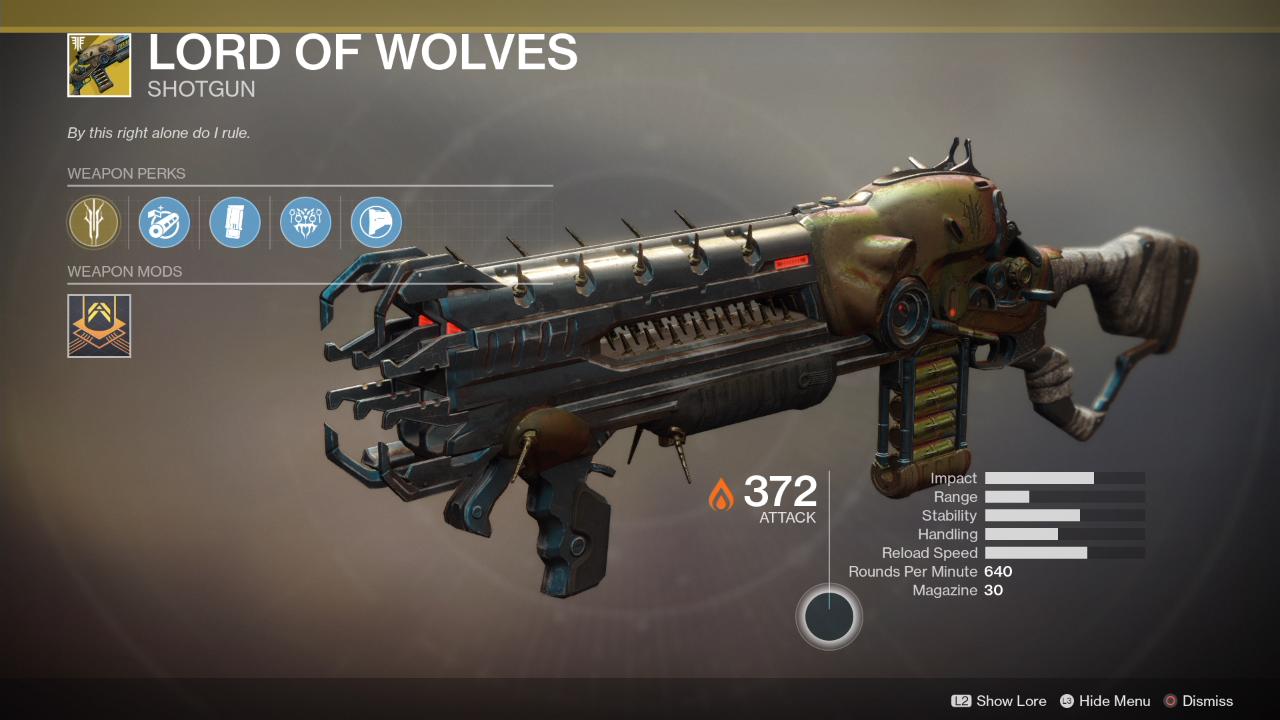The width and height of the screenshot is (1280, 720).
Task: Open the magazine perk icon
Action: pos(234,222)
